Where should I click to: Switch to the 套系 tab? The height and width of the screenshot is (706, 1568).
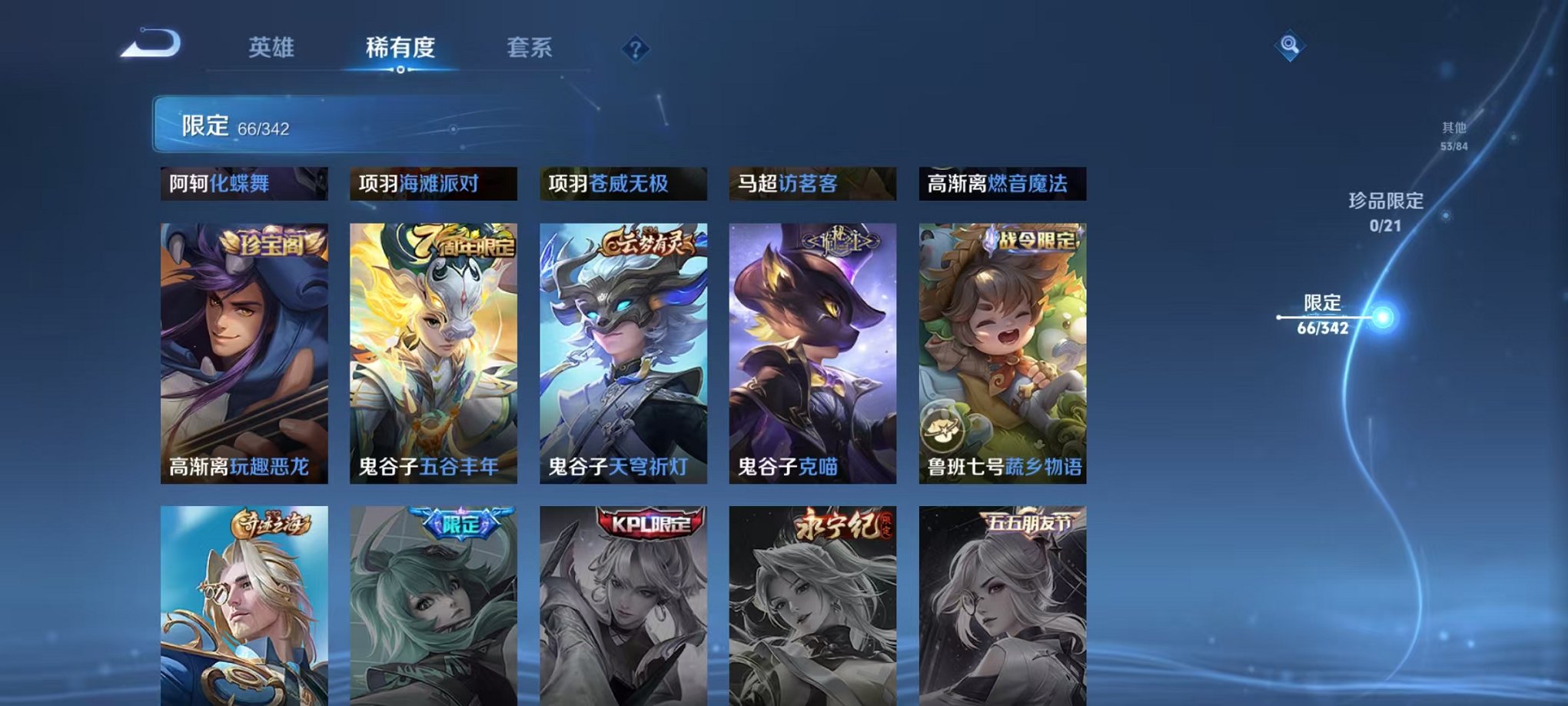[533, 46]
